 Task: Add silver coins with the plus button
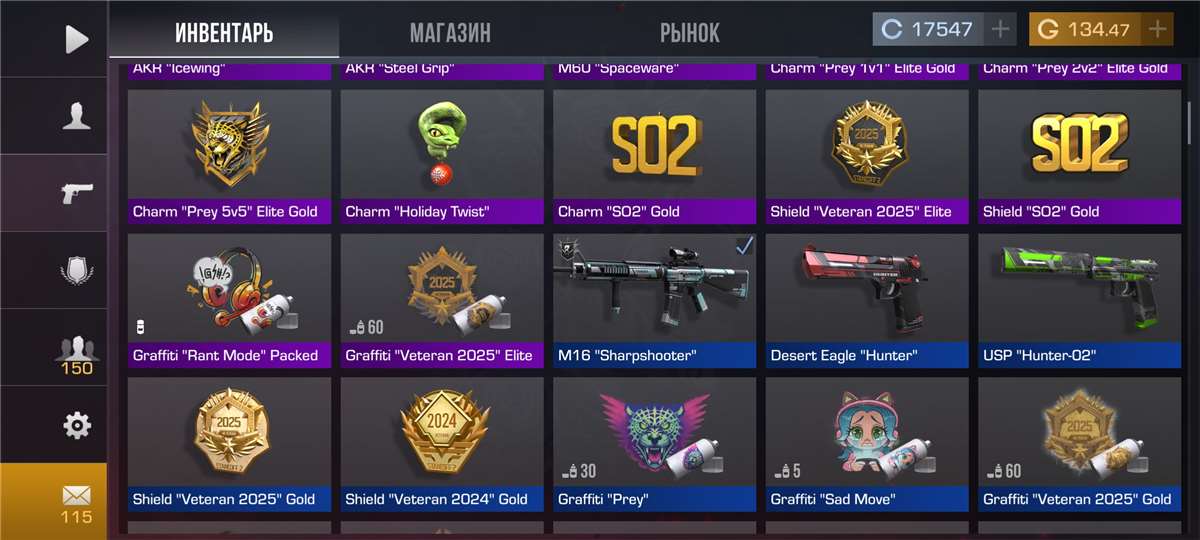click(x=1000, y=29)
